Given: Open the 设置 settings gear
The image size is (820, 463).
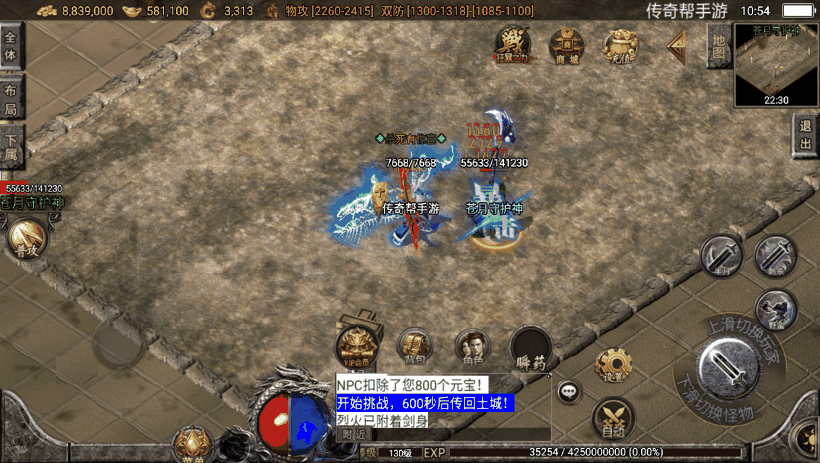Looking at the screenshot, I should [612, 365].
